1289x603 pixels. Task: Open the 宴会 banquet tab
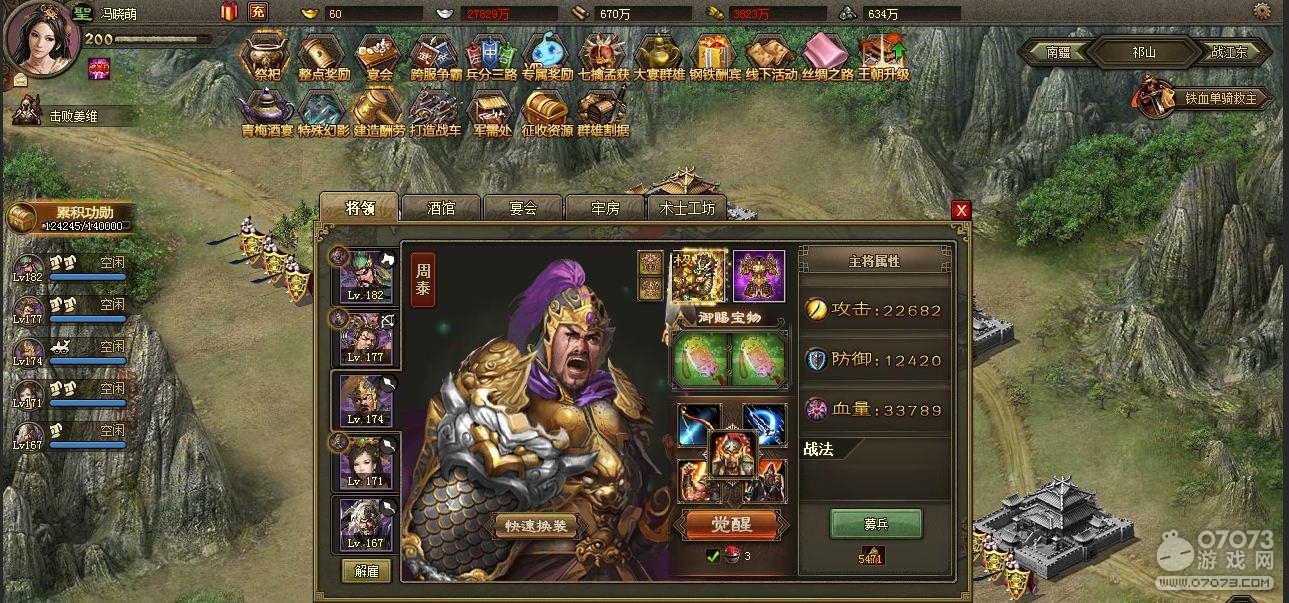(523, 208)
